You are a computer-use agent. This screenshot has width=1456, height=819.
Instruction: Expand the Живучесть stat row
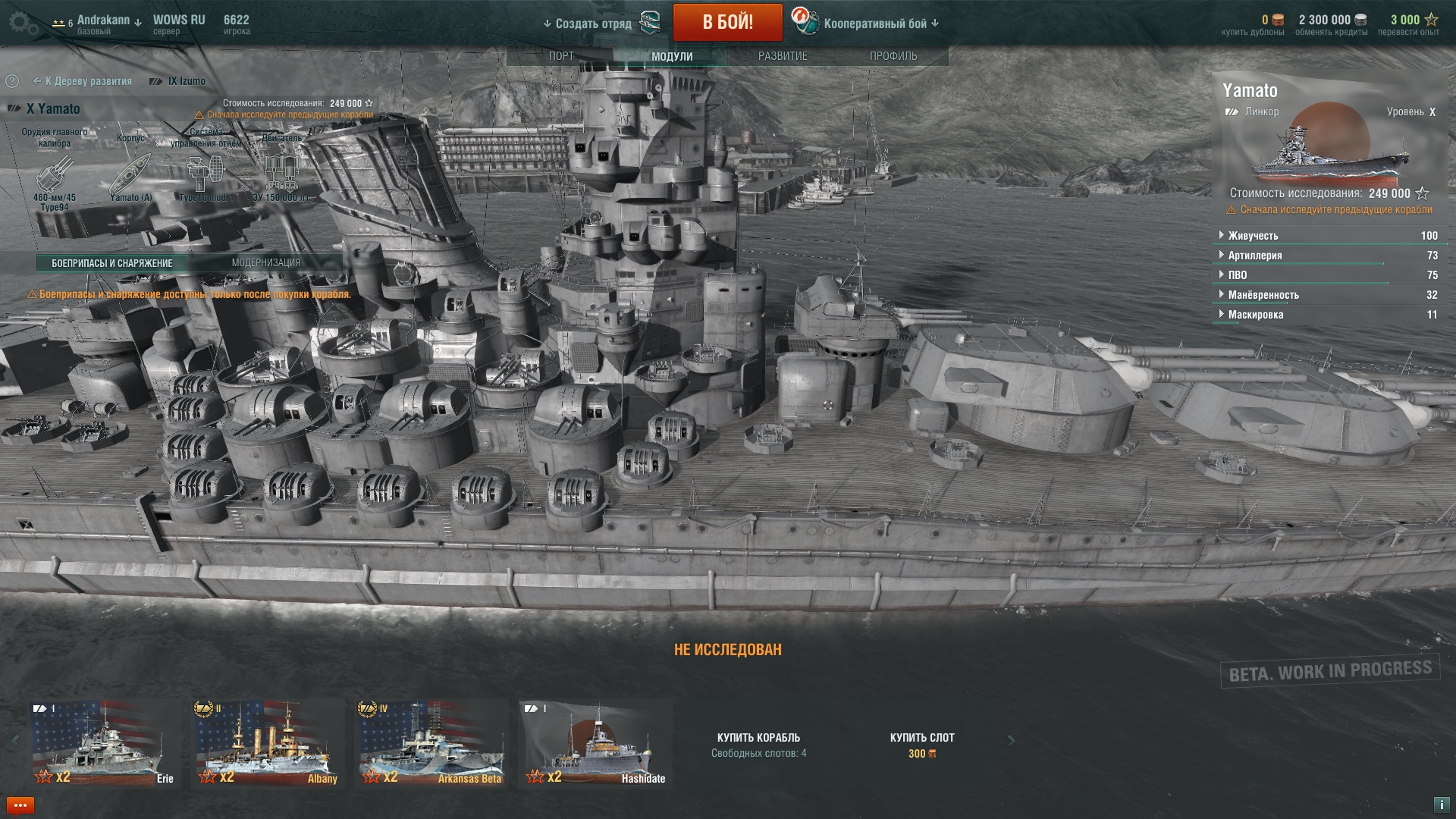pos(1253,236)
